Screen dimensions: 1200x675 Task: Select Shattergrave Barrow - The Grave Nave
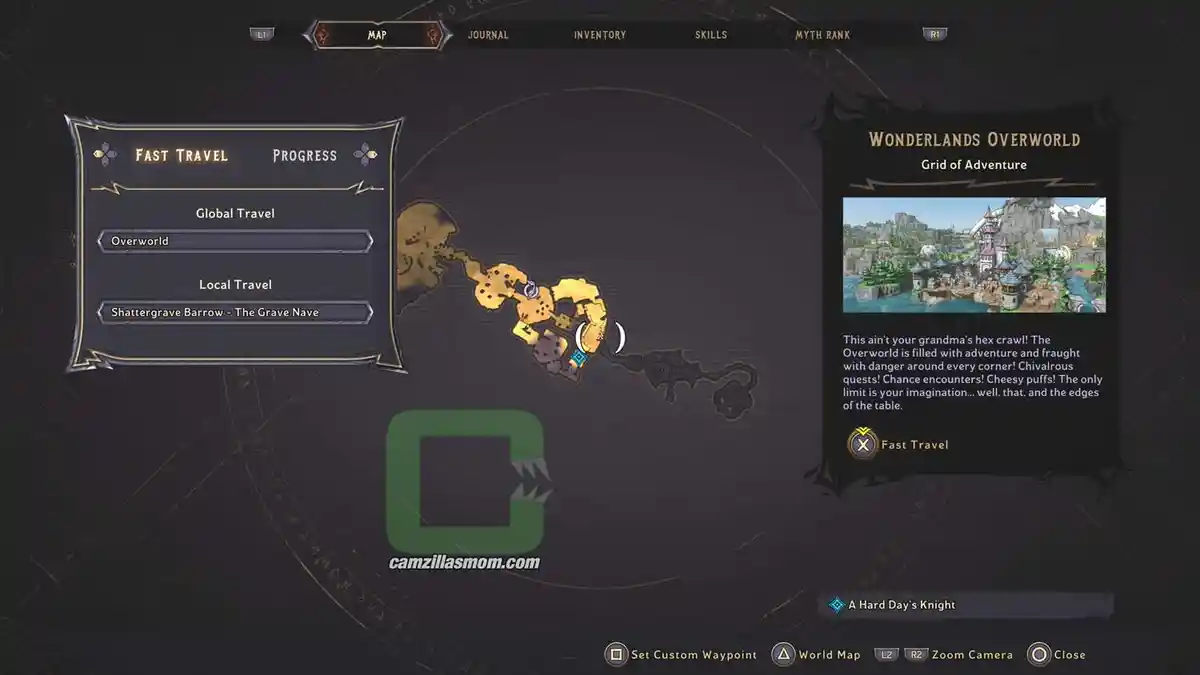point(235,312)
